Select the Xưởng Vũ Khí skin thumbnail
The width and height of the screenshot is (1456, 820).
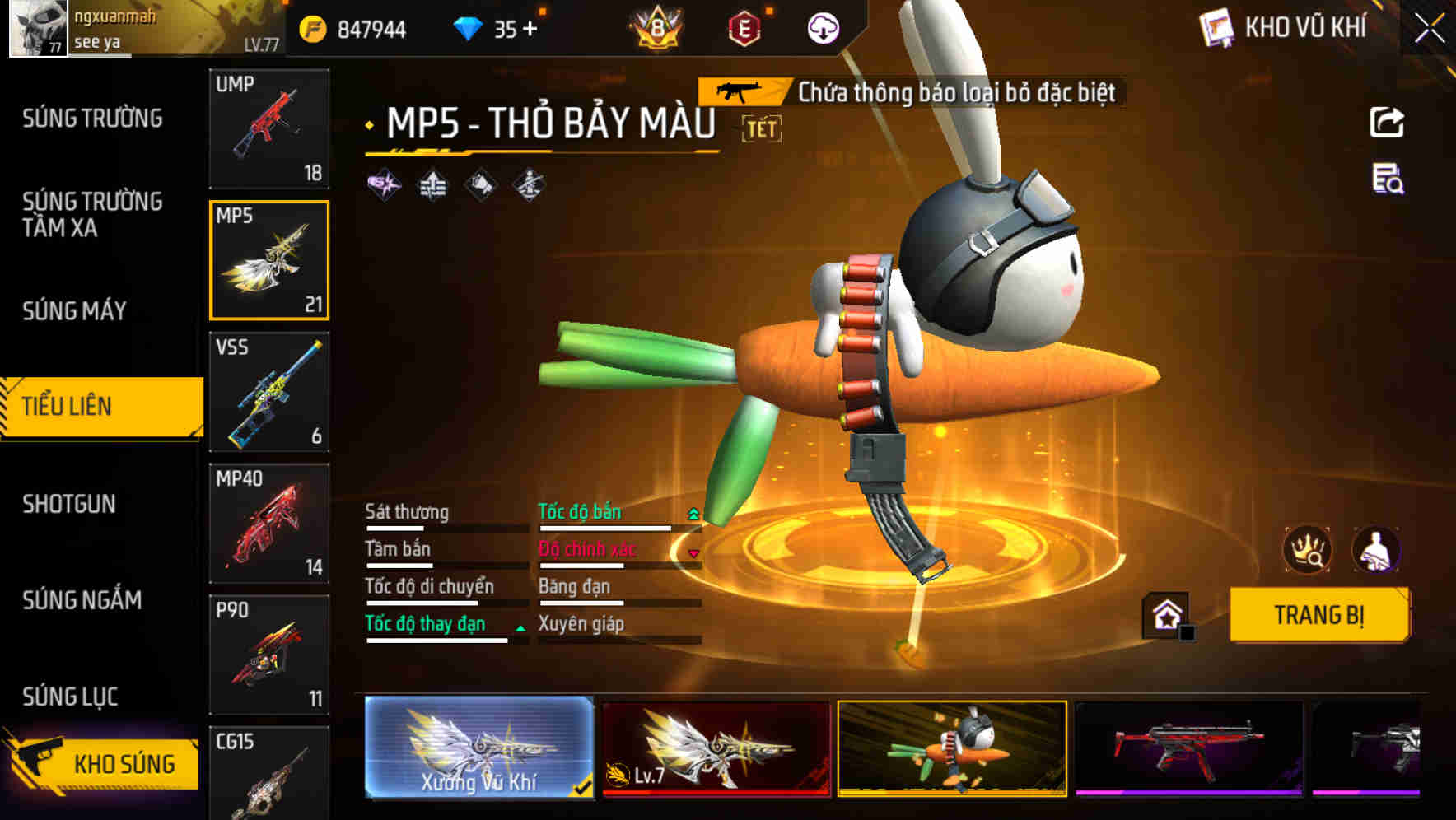coord(478,748)
